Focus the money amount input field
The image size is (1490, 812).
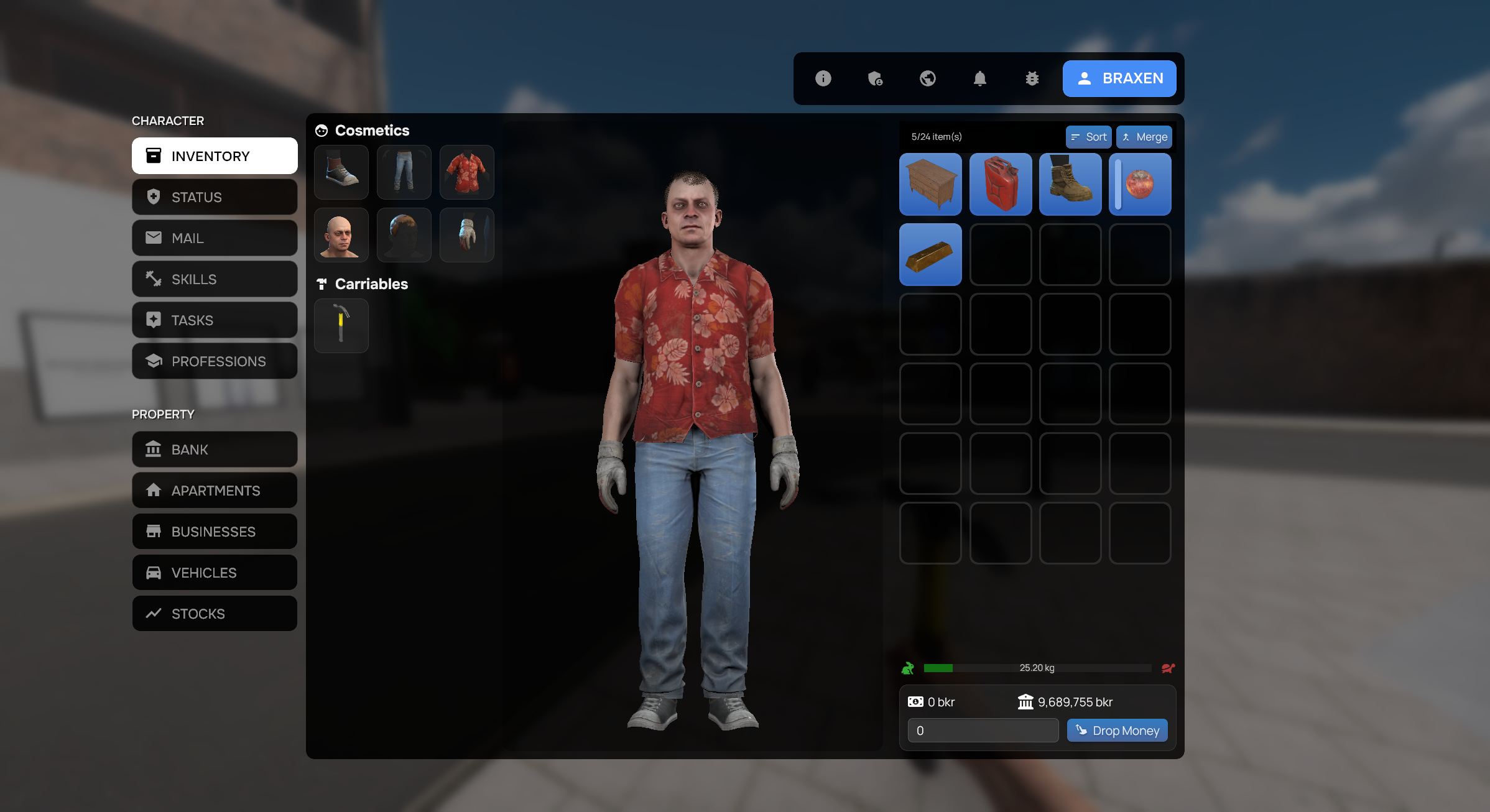(983, 731)
